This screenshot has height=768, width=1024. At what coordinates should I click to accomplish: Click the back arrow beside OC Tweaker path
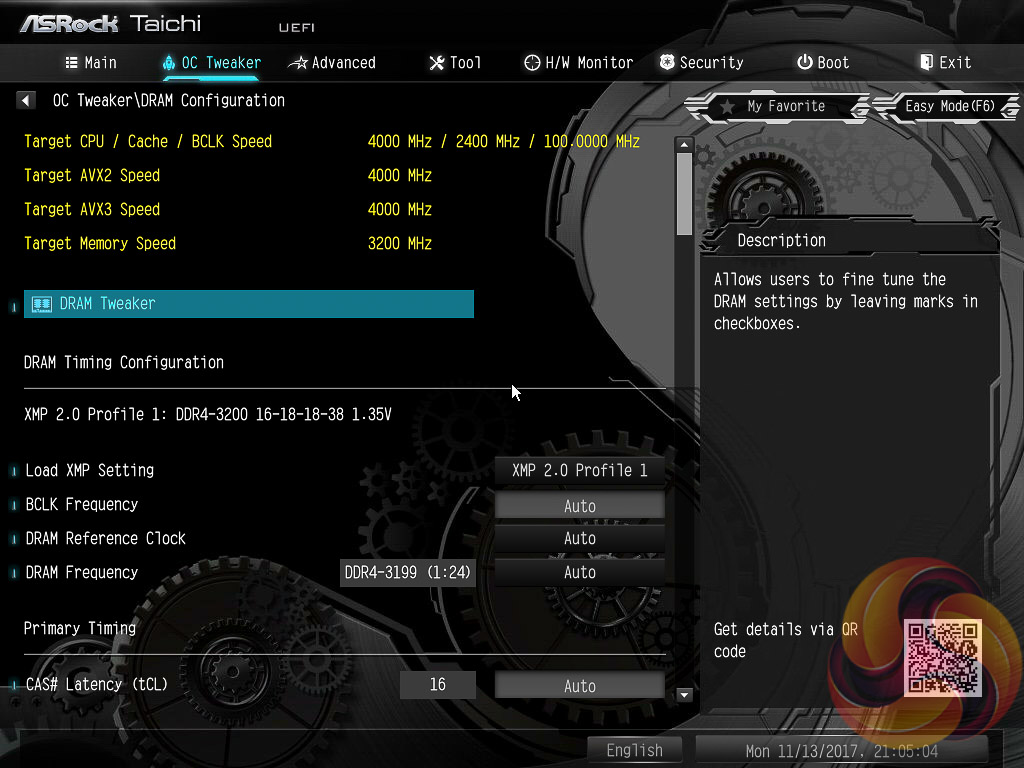tap(26, 100)
